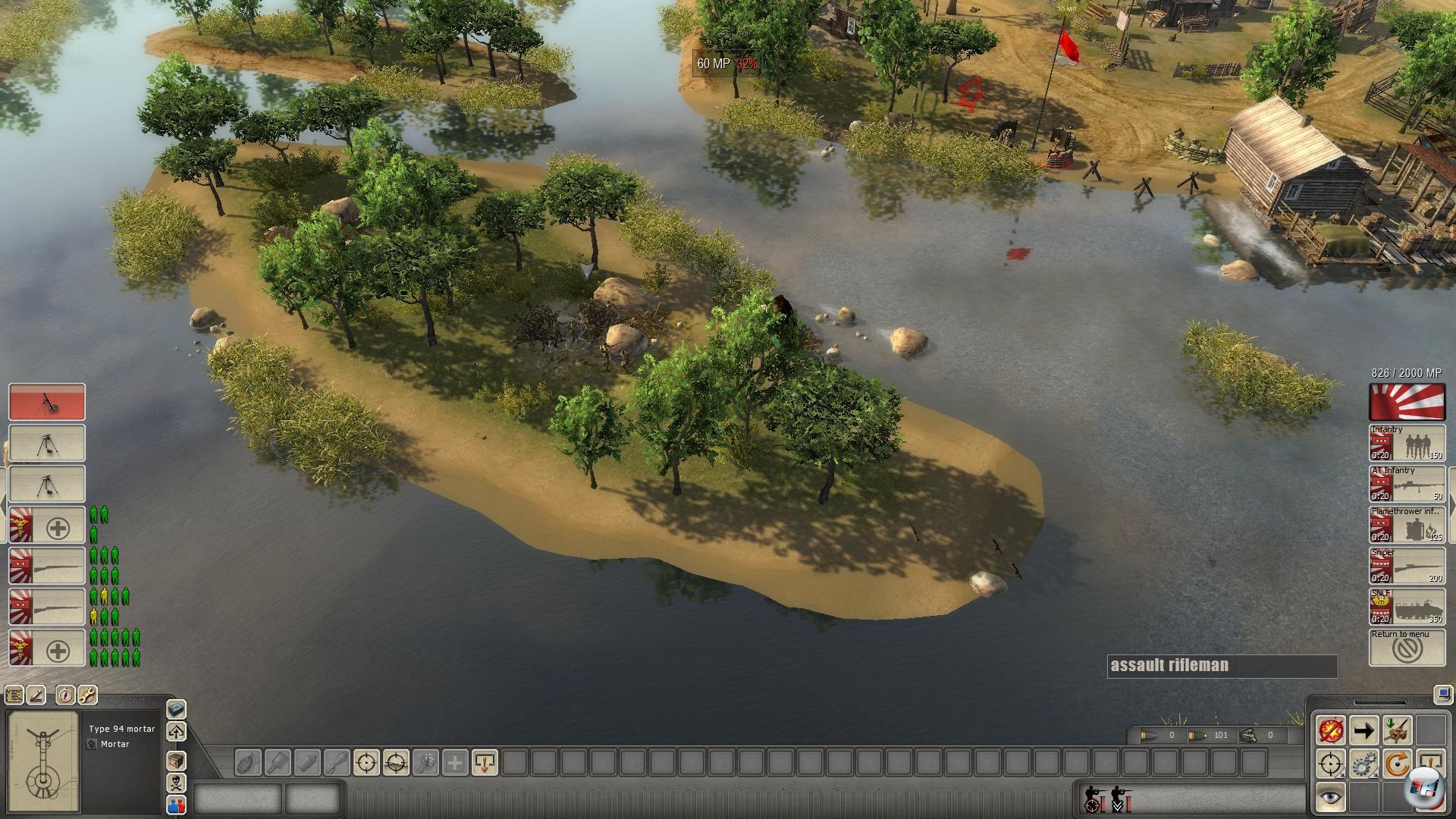Viewport: 1456px width, 819px height.
Task: Open the Japanese rising sun flag panel
Action: click(1407, 402)
